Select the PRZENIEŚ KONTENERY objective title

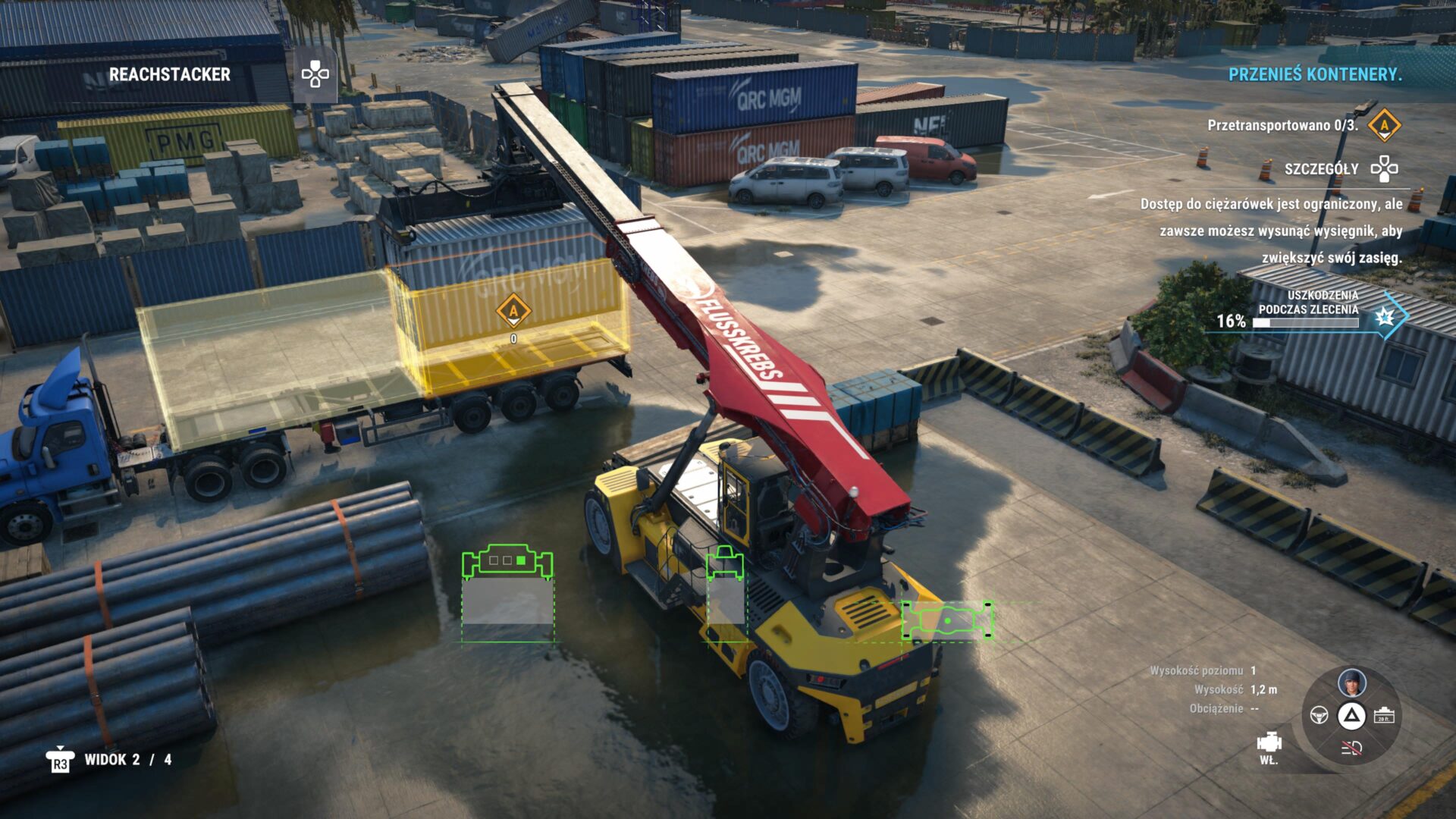click(x=1315, y=74)
